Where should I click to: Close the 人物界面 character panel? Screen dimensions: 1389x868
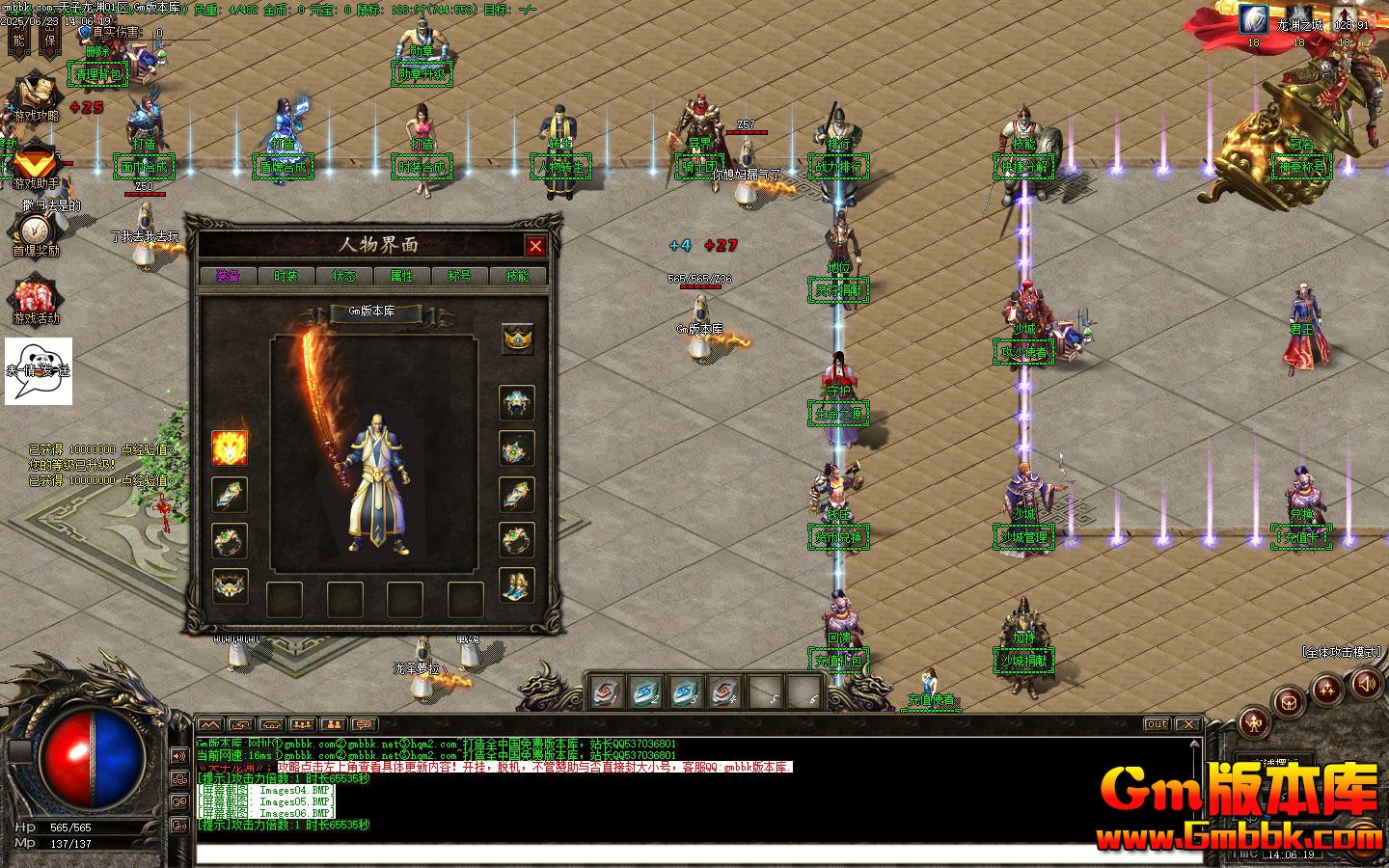click(535, 246)
